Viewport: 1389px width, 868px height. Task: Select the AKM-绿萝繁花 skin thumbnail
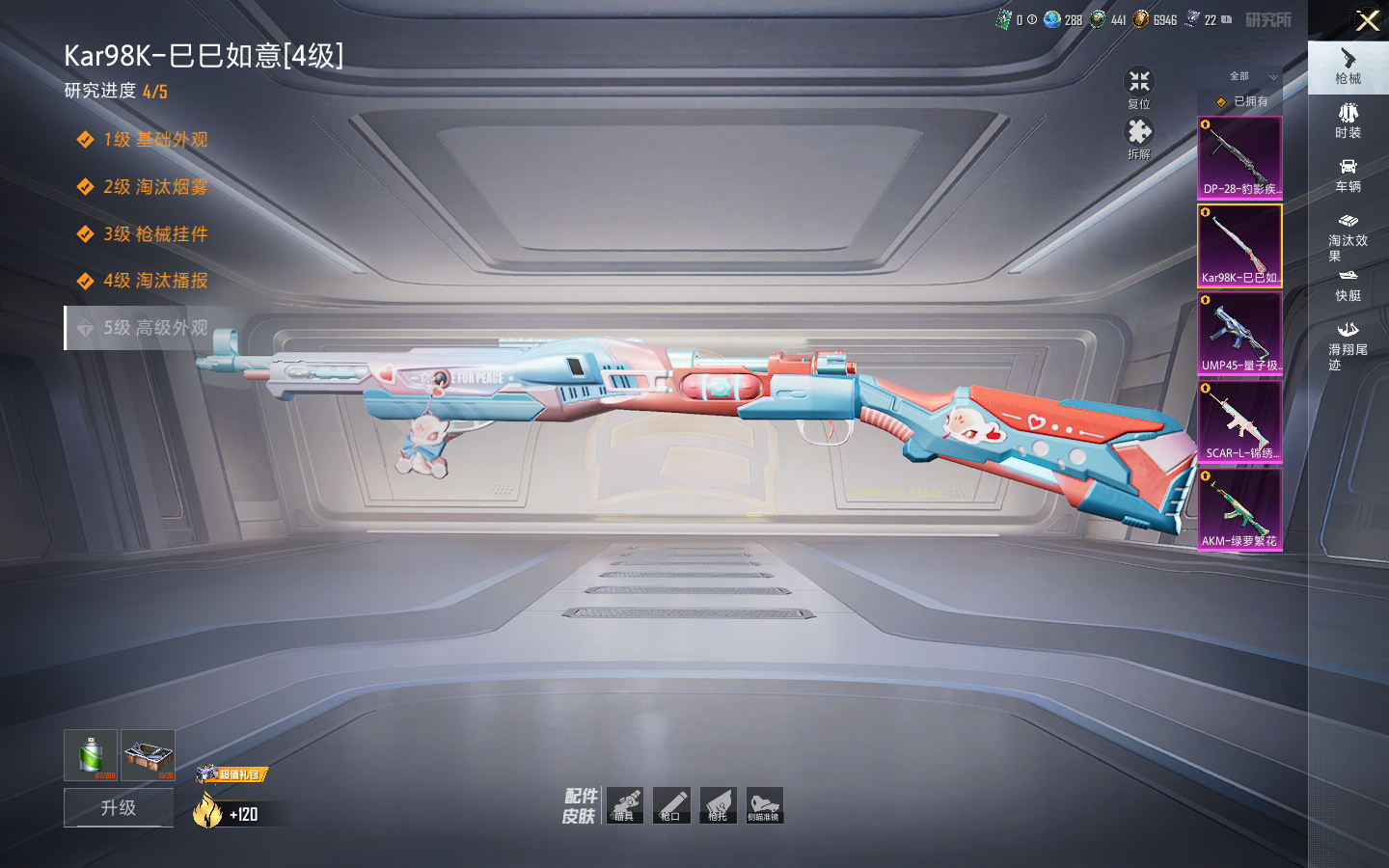[x=1239, y=509]
